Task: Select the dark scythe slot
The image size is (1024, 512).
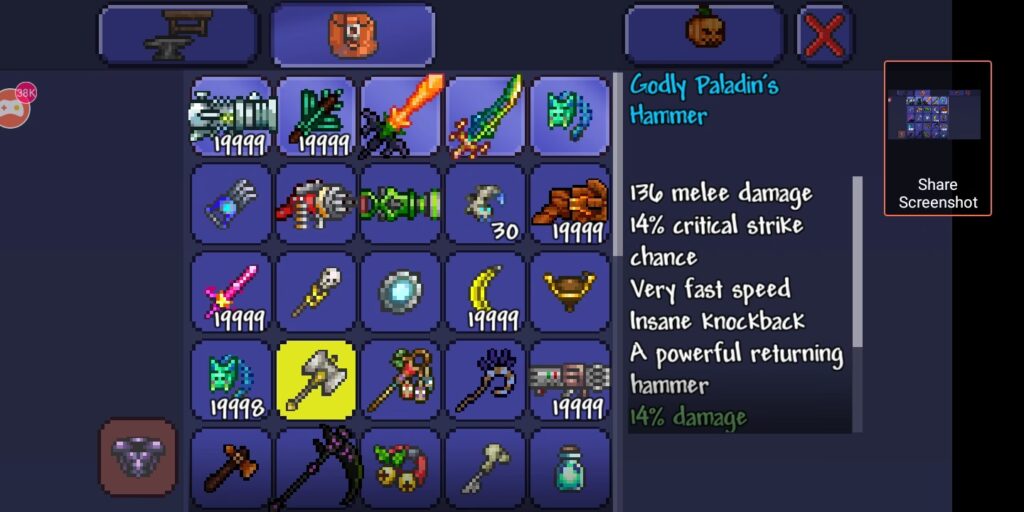Action: [x=316, y=468]
